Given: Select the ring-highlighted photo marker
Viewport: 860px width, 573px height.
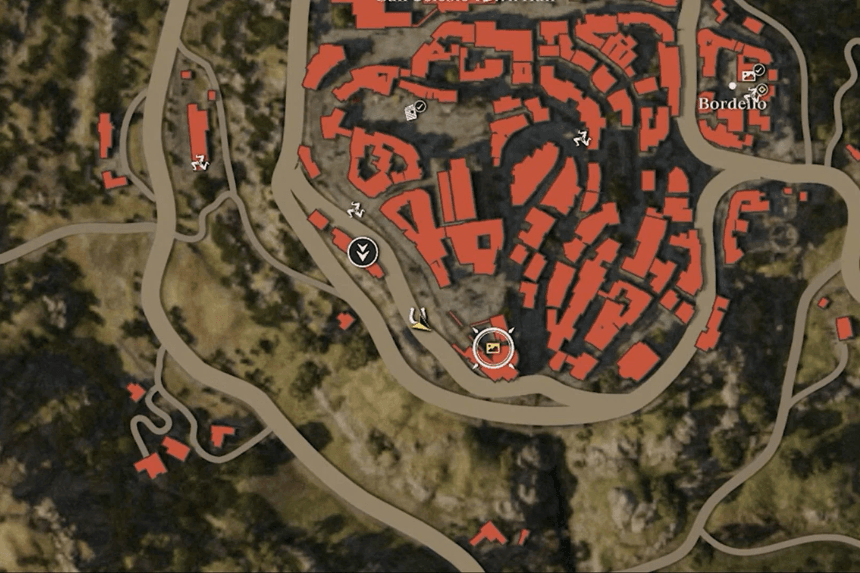Looking at the screenshot, I should click(x=492, y=347).
